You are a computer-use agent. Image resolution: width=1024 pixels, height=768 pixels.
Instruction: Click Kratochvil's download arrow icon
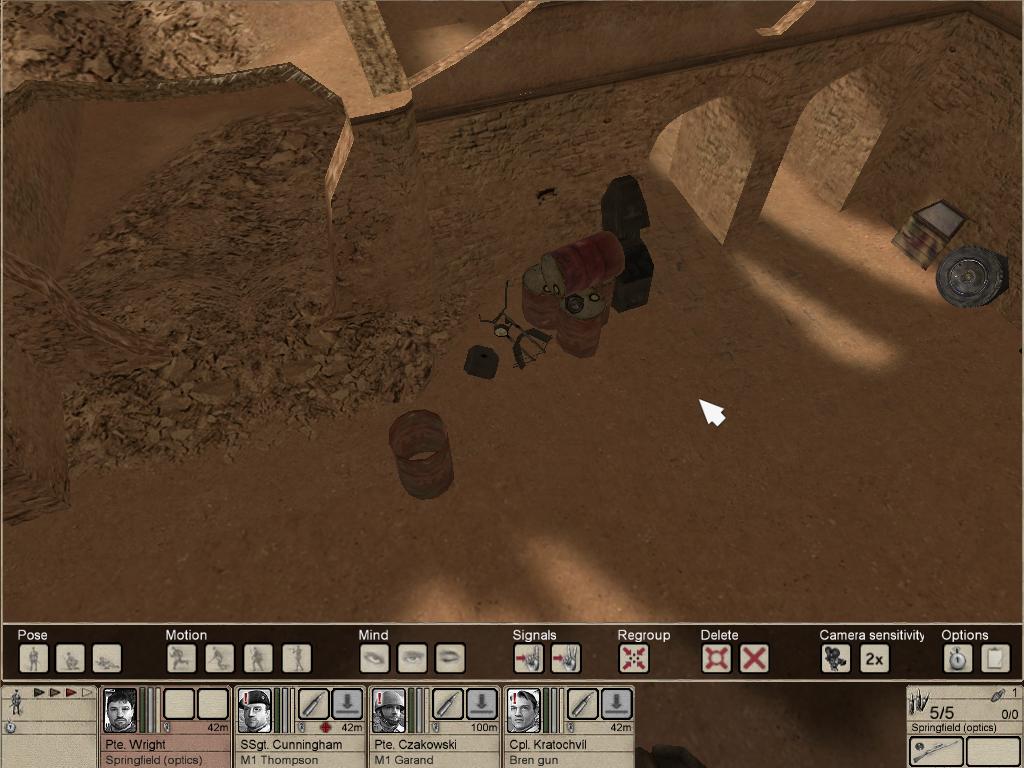(617, 704)
